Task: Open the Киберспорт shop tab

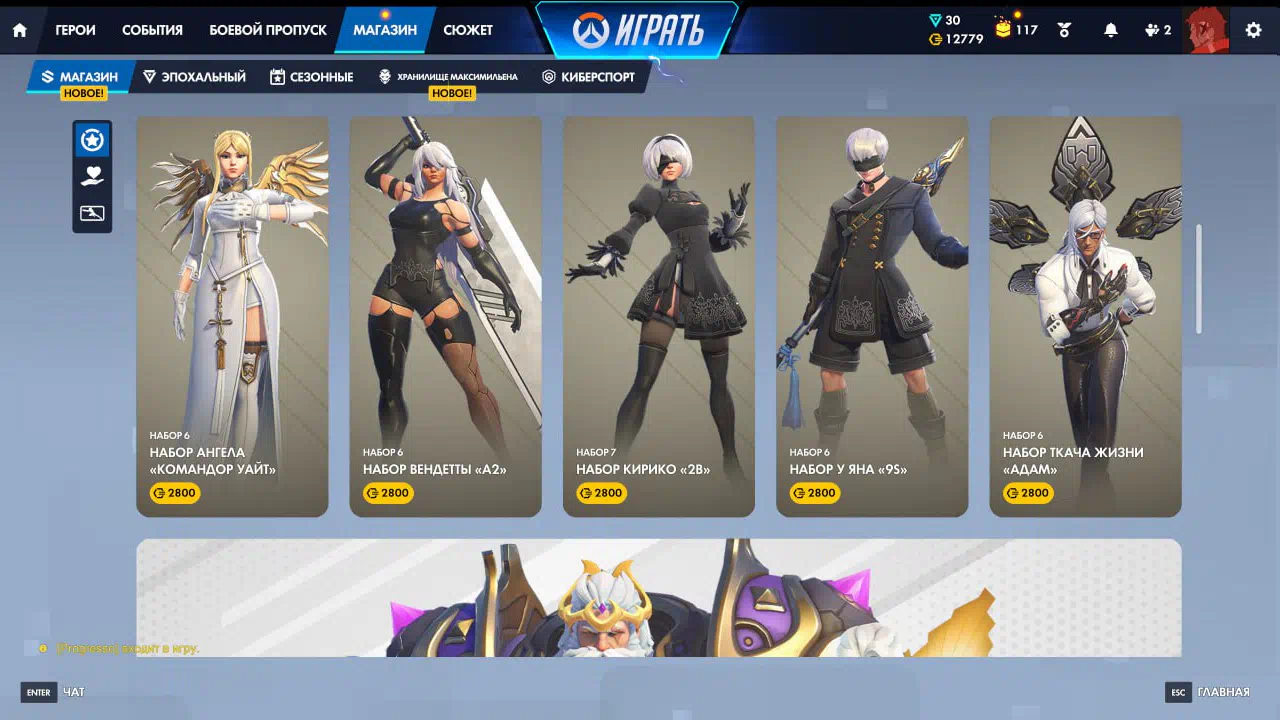Action: pos(588,77)
